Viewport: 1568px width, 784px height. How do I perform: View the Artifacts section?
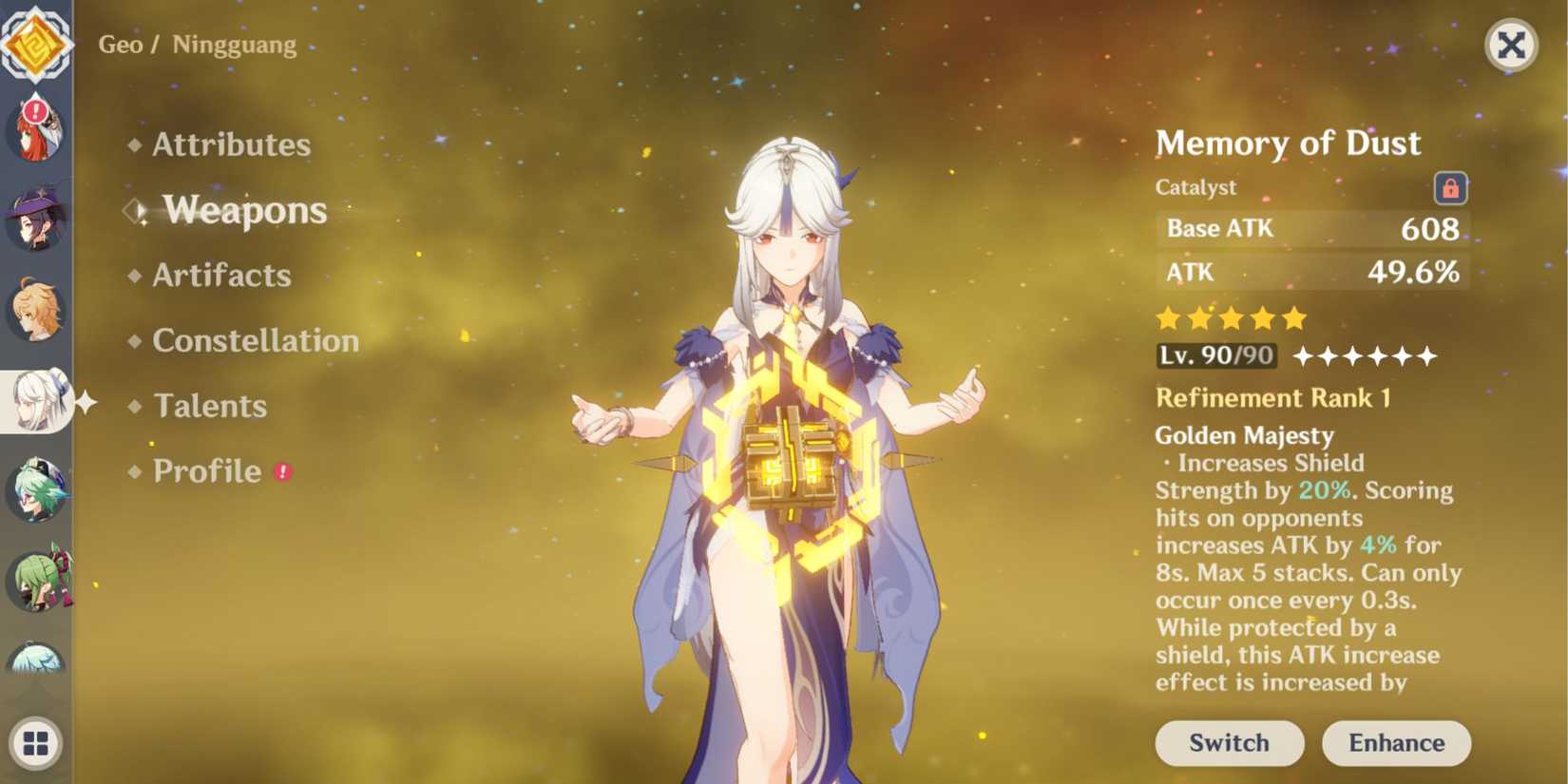point(220,276)
